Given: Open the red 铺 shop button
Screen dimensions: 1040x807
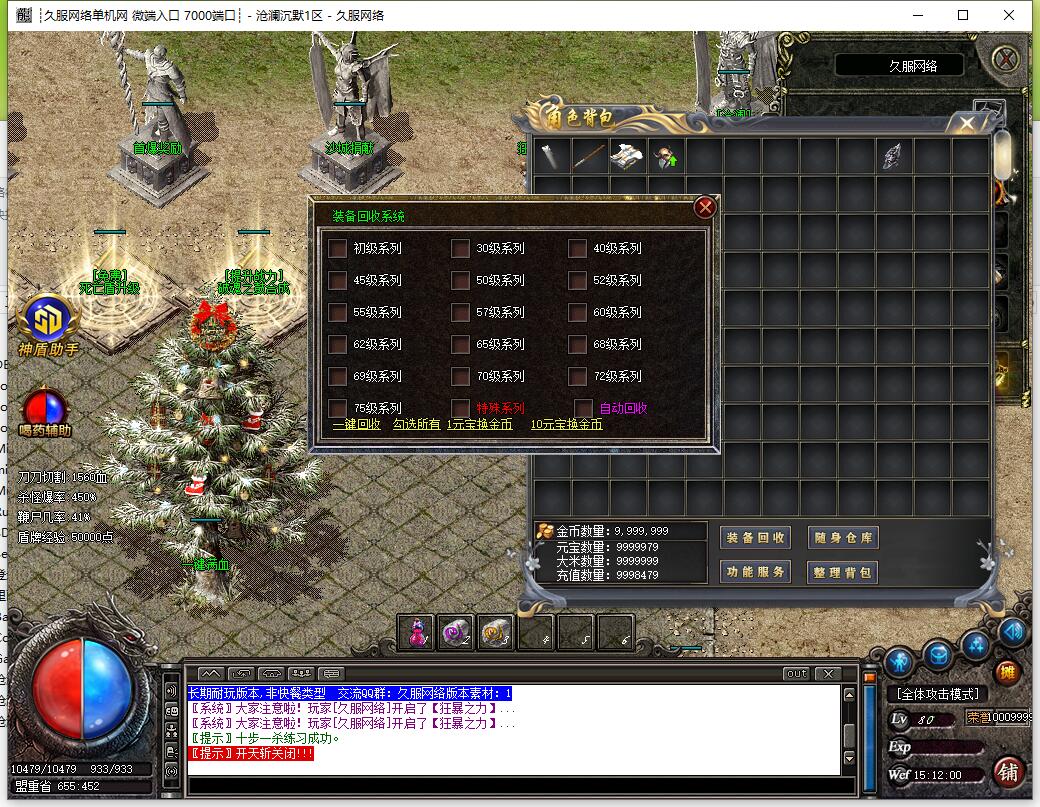Looking at the screenshot, I should [x=1008, y=772].
